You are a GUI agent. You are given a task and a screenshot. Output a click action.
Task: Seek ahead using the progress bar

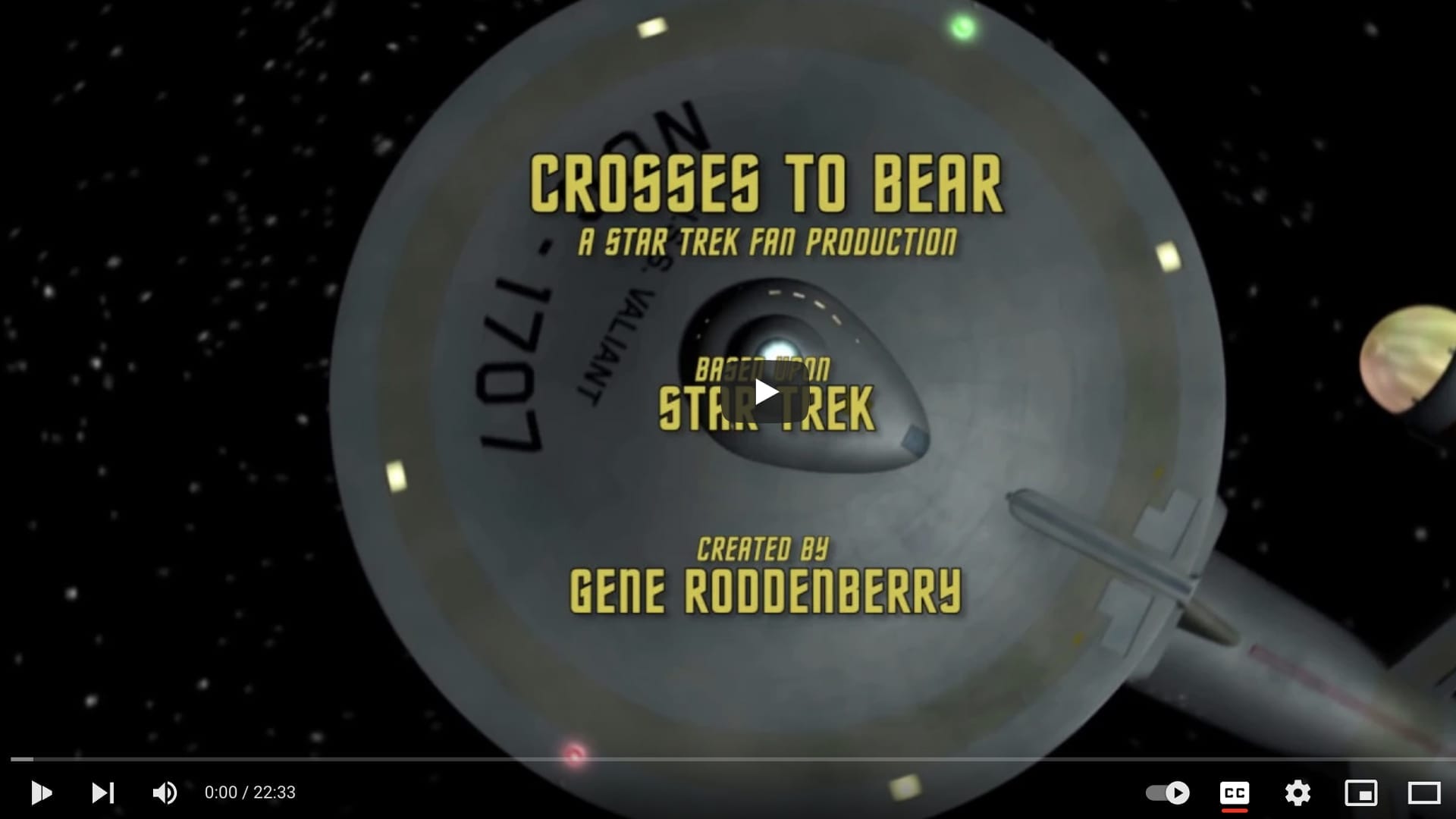pyautogui.click(x=728, y=756)
